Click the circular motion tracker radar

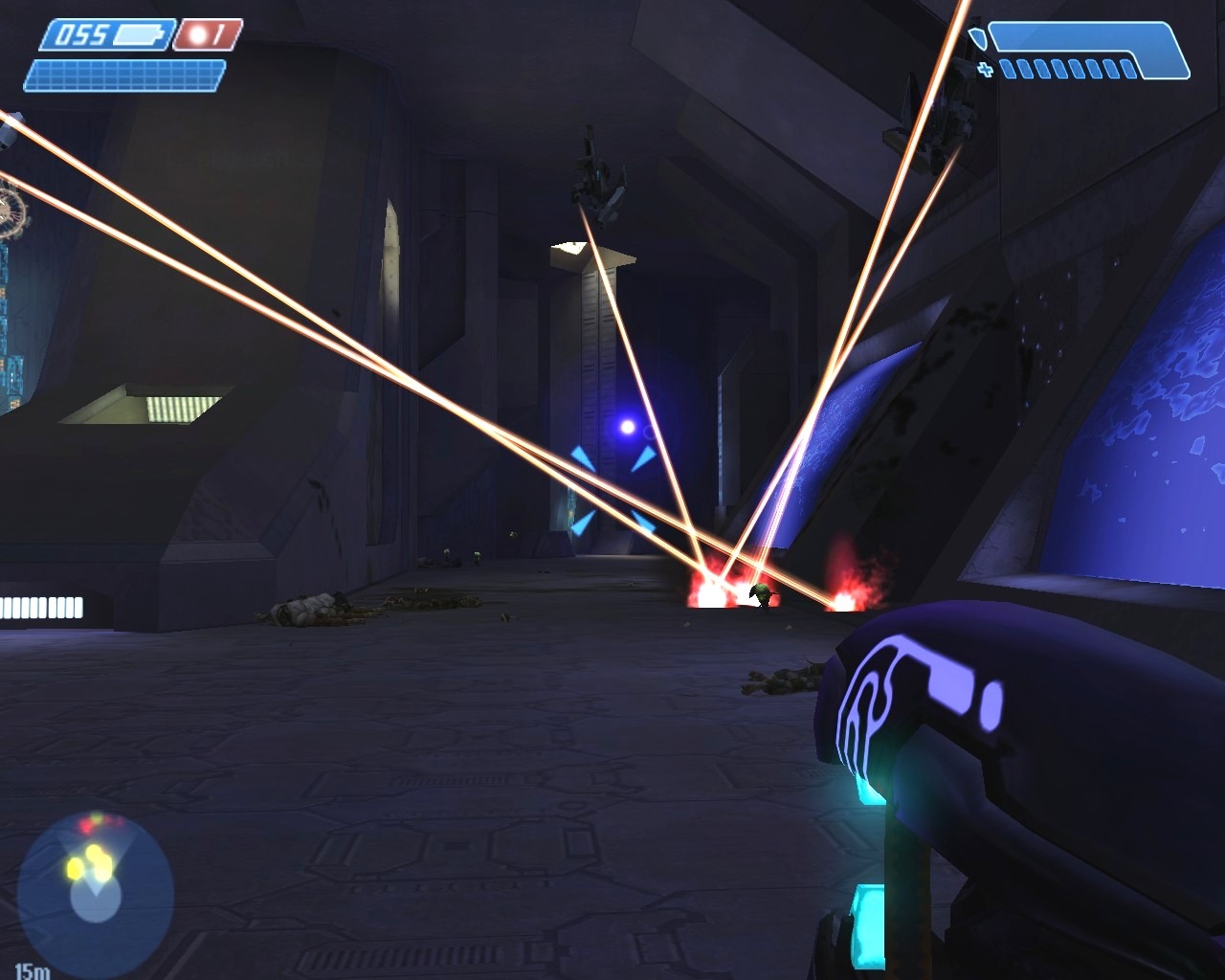95,882
